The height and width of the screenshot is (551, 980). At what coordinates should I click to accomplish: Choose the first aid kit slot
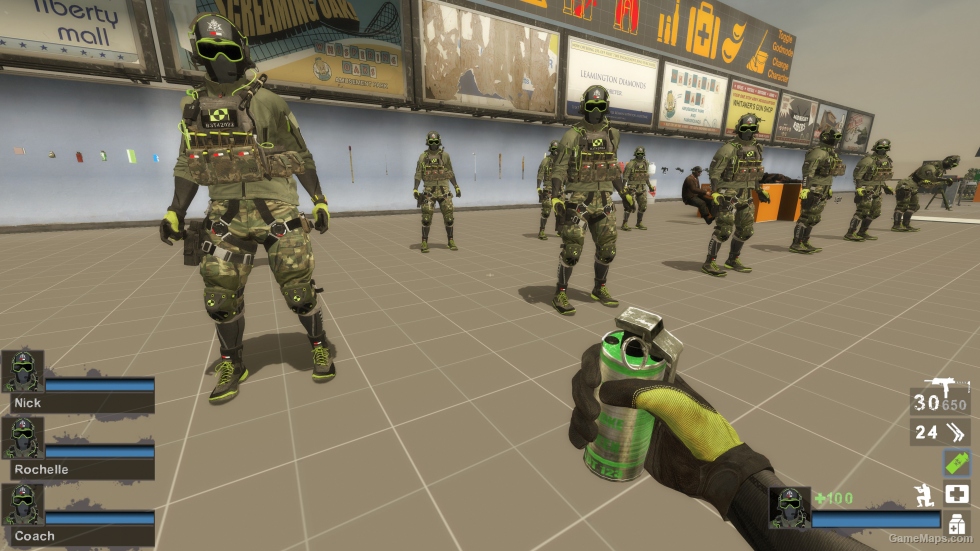point(957,494)
